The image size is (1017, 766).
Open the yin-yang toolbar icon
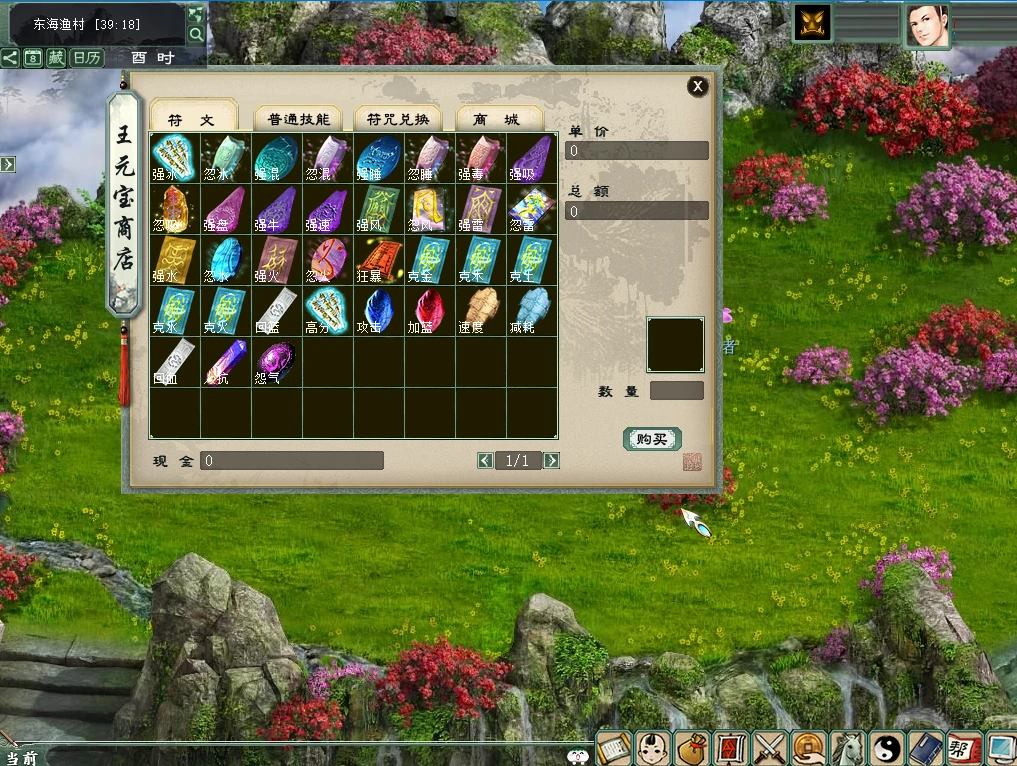click(x=887, y=747)
